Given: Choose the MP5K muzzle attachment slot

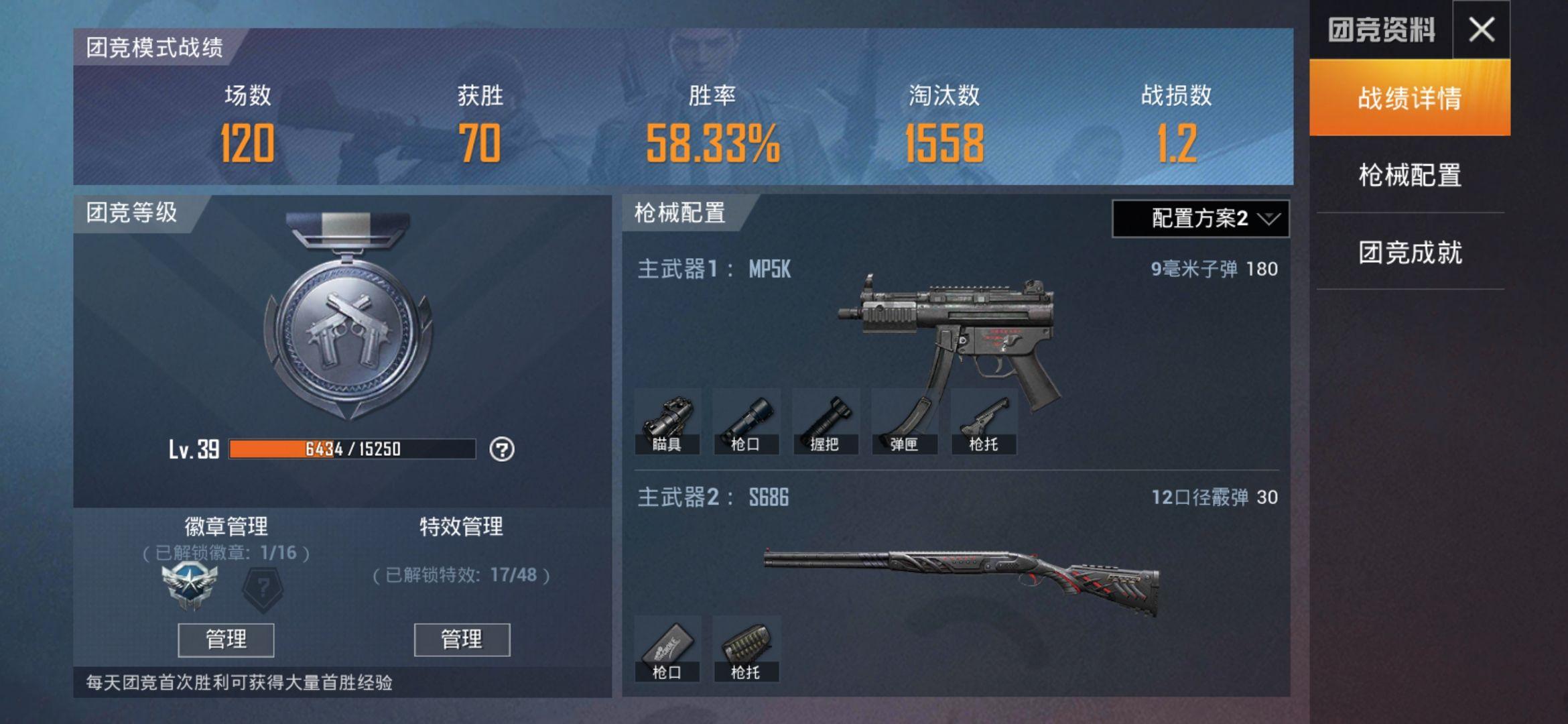Looking at the screenshot, I should pos(746,422).
